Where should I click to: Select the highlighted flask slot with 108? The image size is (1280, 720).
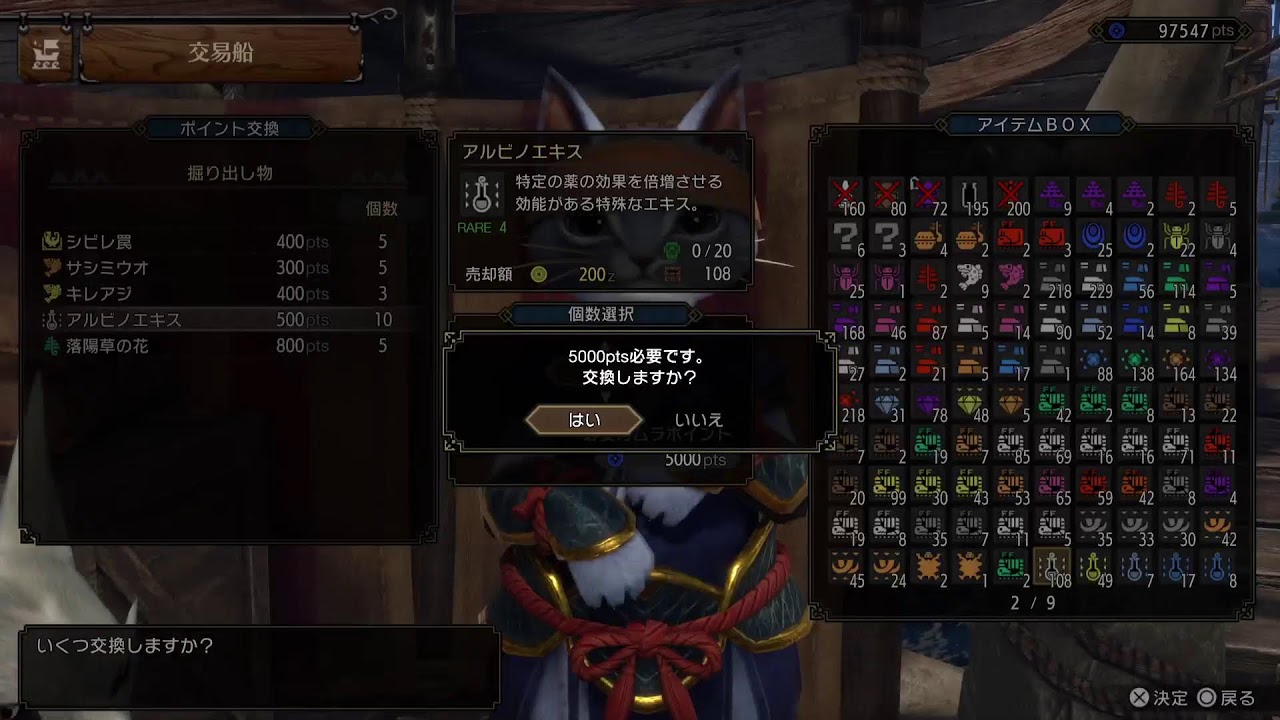point(1050,569)
